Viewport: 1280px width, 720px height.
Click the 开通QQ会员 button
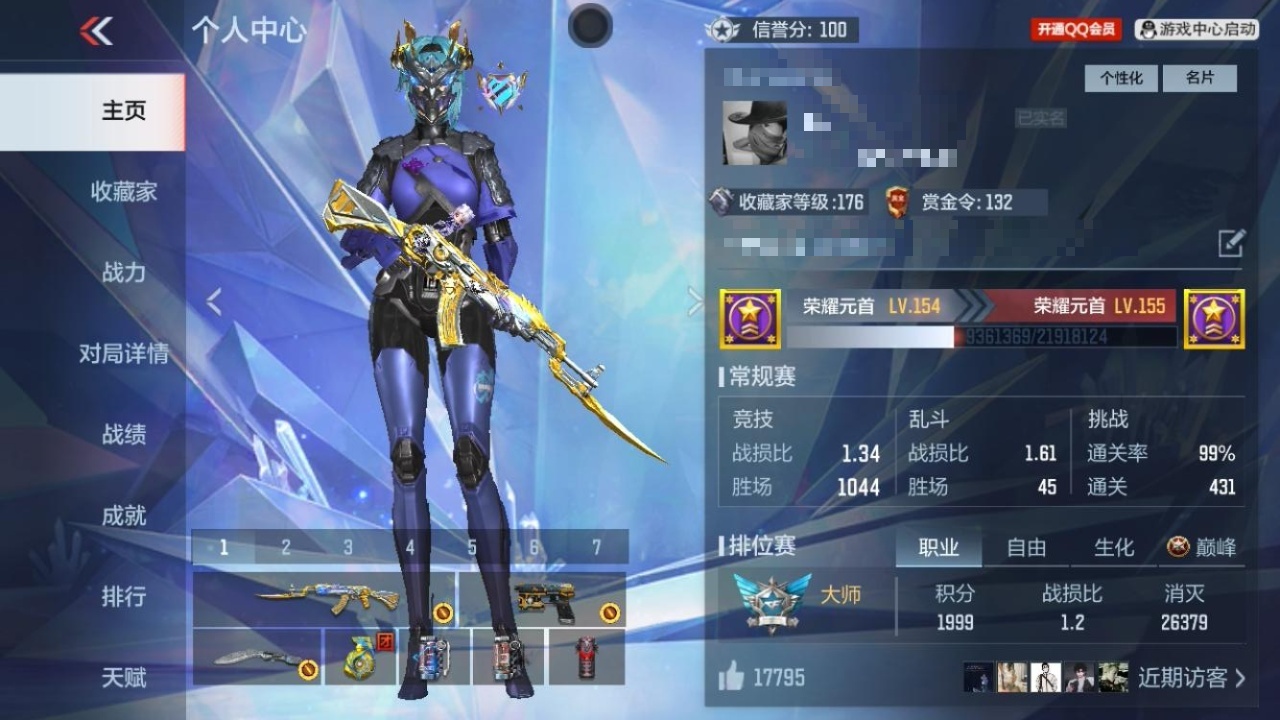coord(1076,30)
